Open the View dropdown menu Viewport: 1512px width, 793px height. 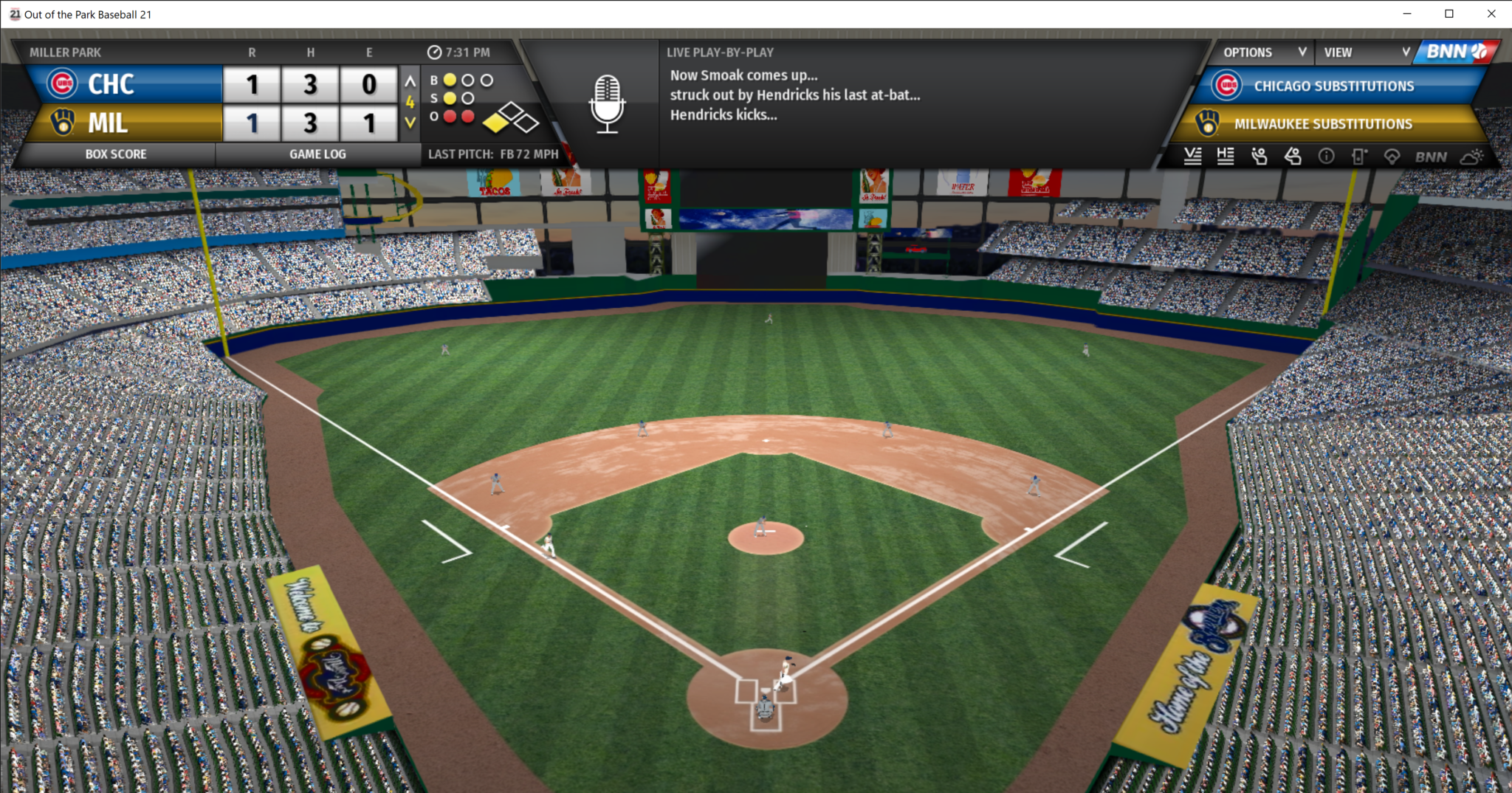[1366, 52]
